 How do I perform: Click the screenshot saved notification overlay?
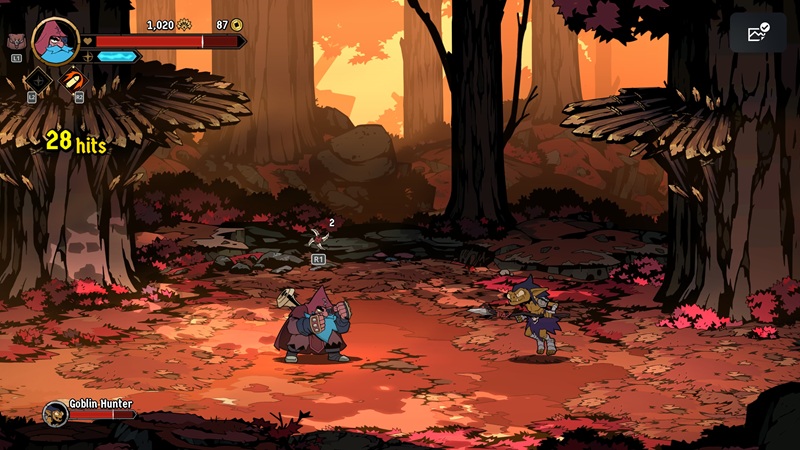[758, 33]
